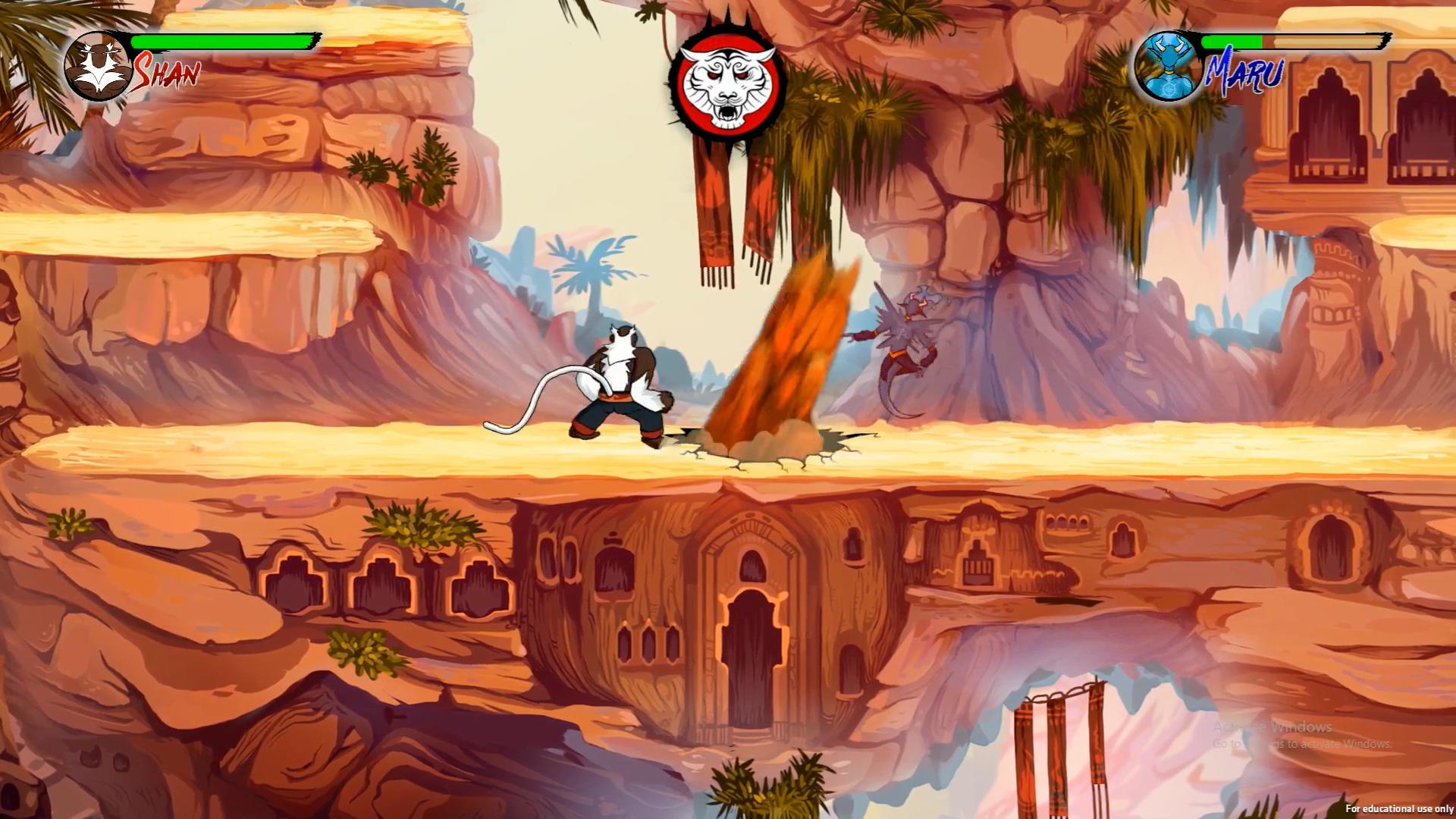
Task: Select the Maru name label
Action: pos(1244,72)
